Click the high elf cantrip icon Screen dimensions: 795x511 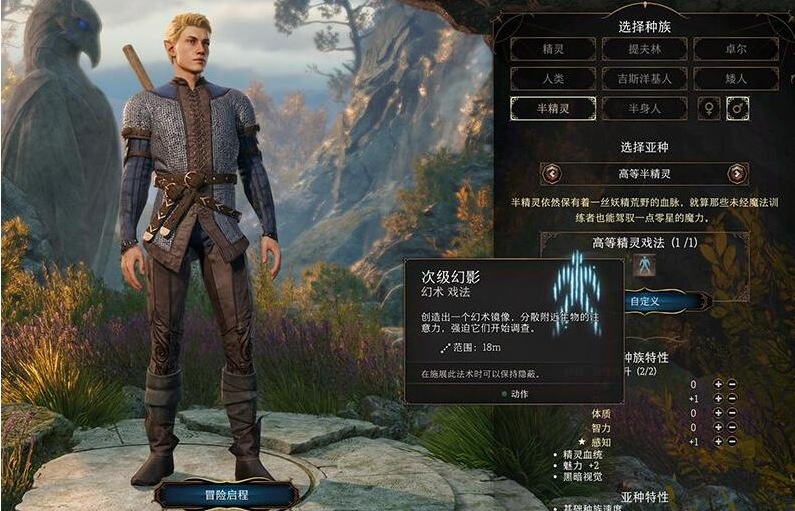click(644, 265)
